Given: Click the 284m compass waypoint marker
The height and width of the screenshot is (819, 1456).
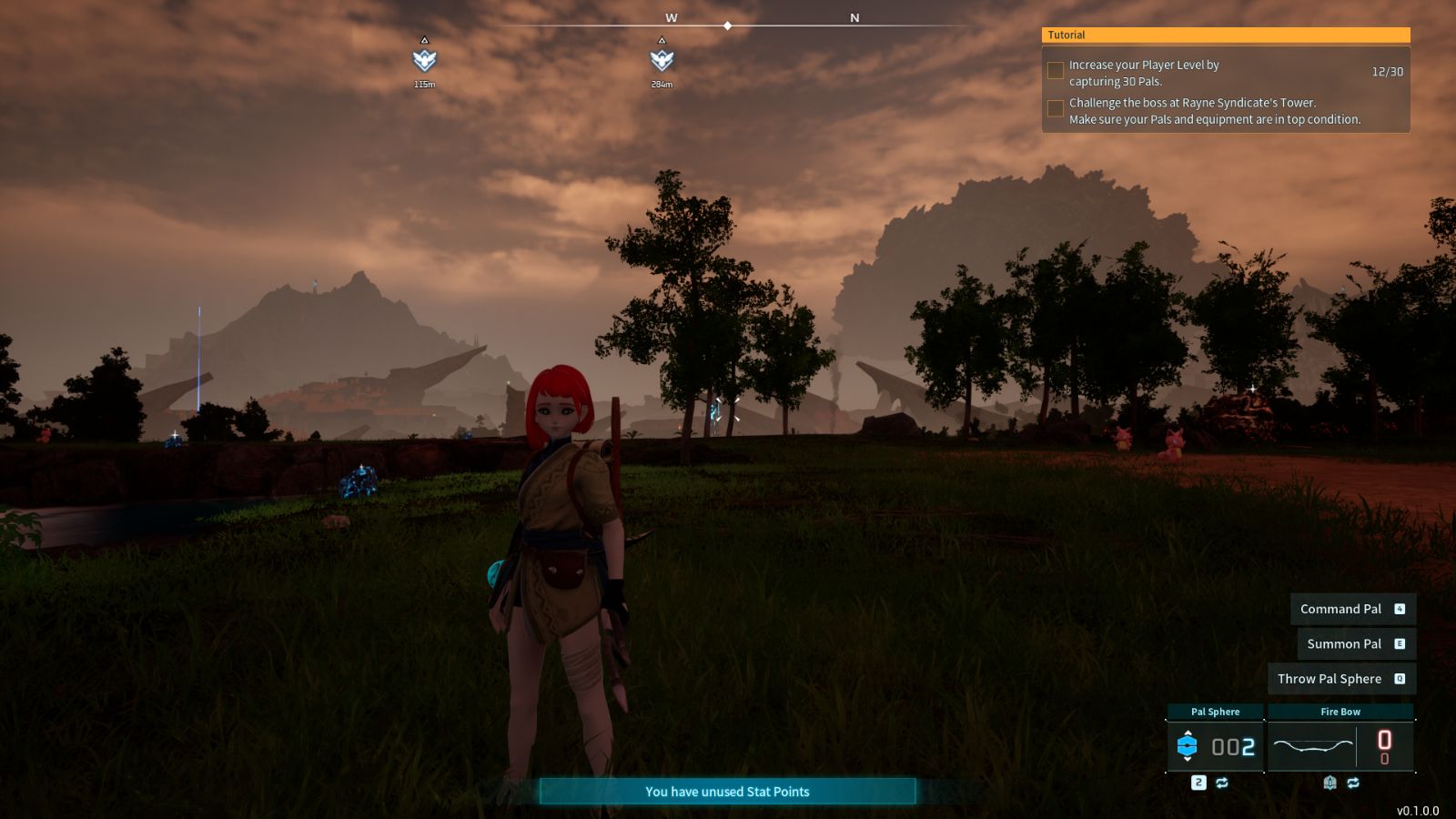Looking at the screenshot, I should tap(662, 60).
